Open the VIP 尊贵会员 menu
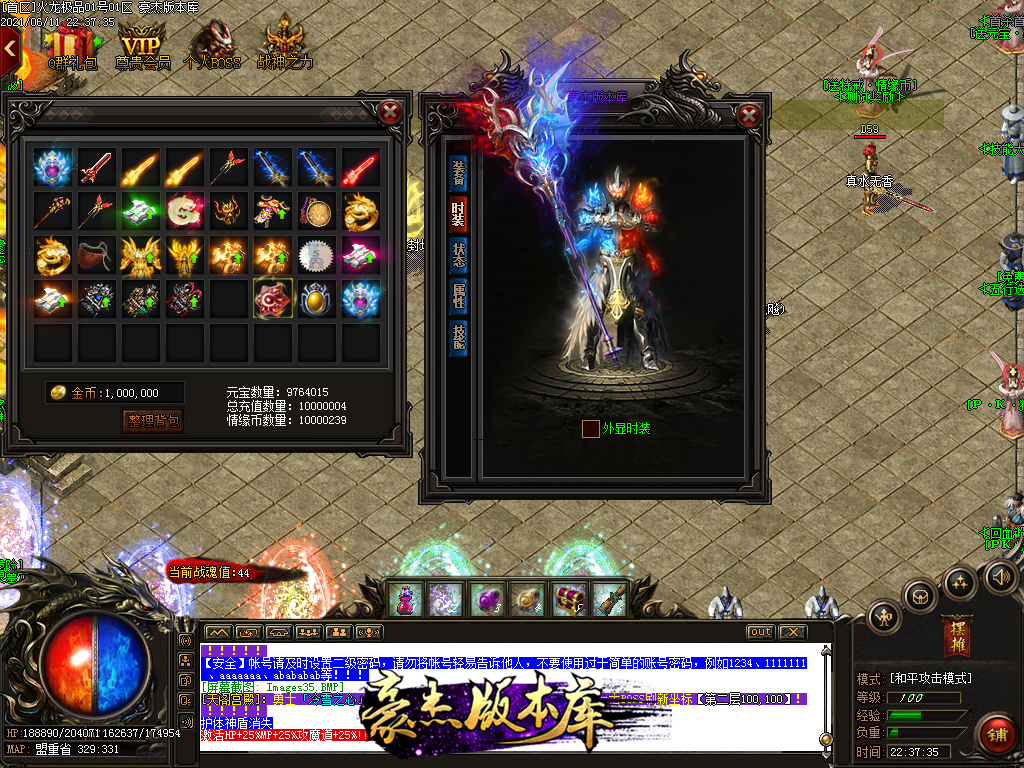Viewport: 1024px width, 768px height. (x=141, y=45)
